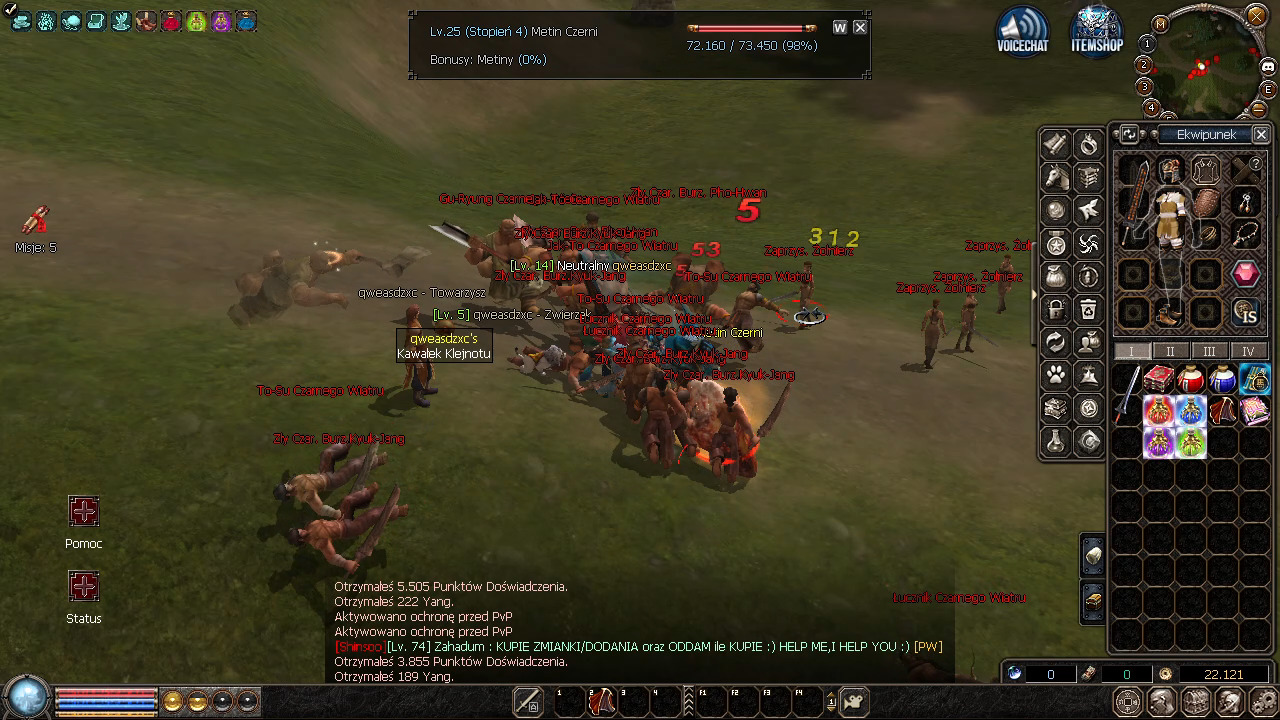Open the Pomoc help icon
1280x720 pixels.
(x=84, y=512)
